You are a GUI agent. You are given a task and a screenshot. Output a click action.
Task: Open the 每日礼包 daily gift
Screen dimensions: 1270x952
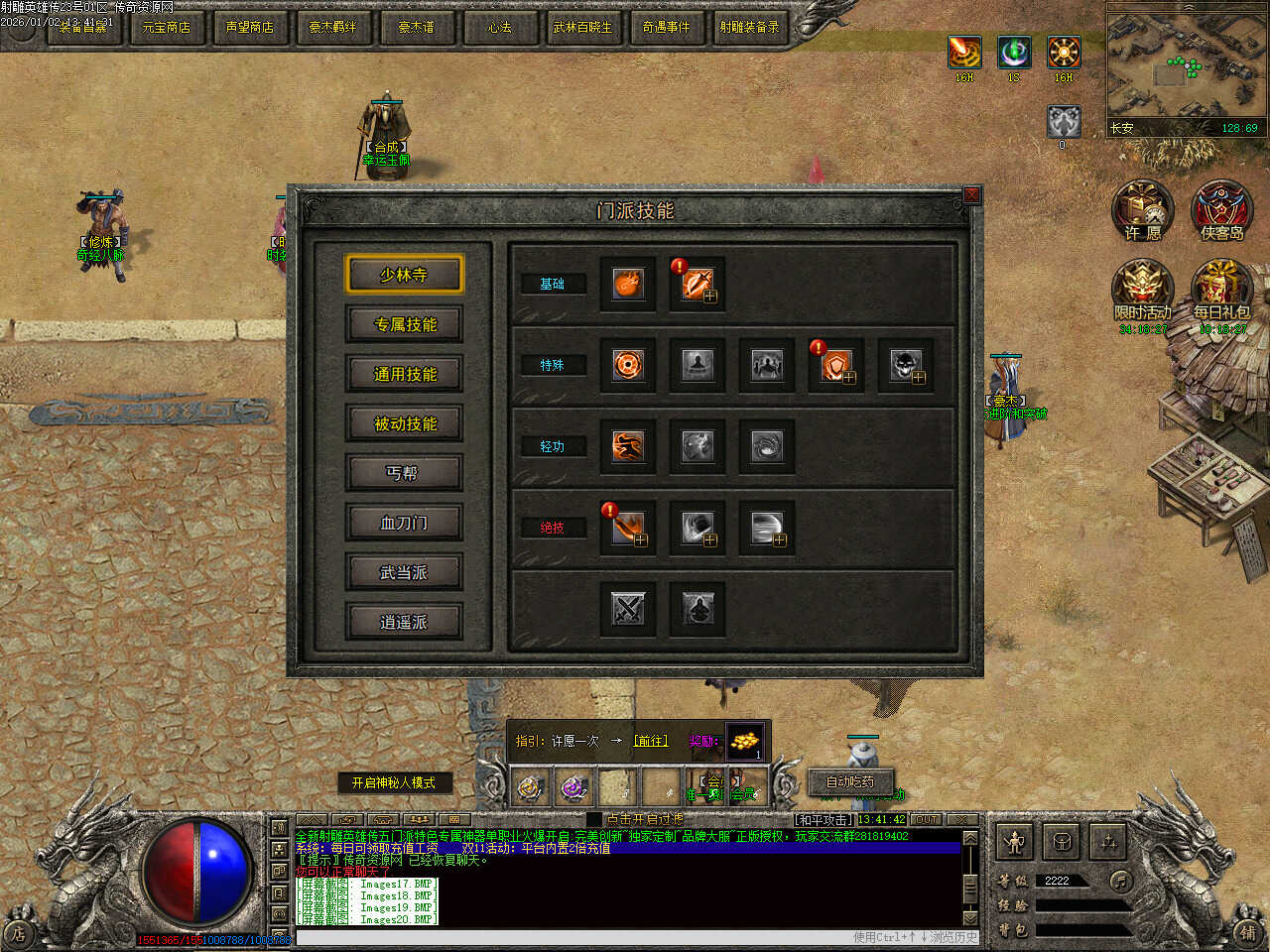tap(1221, 291)
